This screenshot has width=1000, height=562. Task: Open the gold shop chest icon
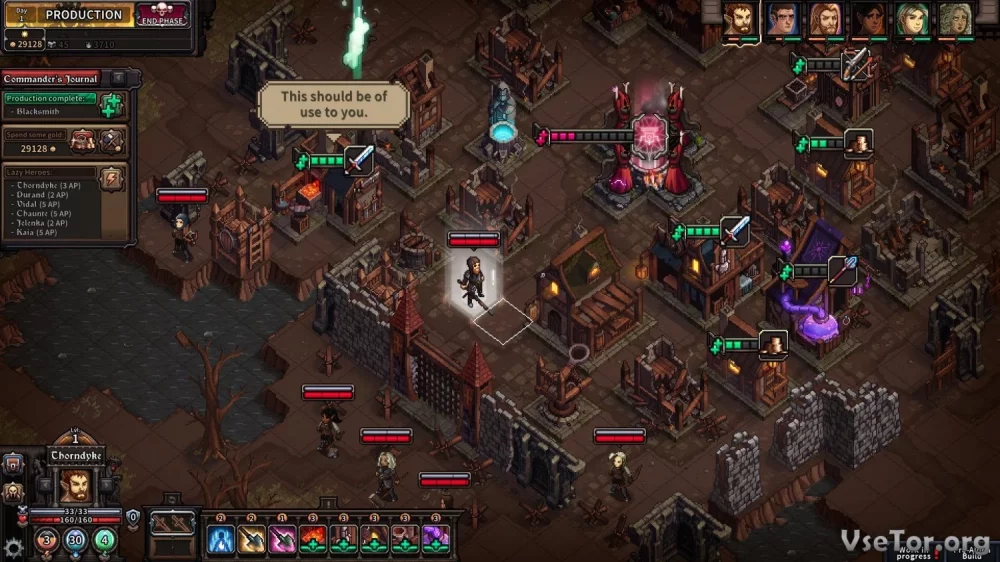click(x=82, y=141)
